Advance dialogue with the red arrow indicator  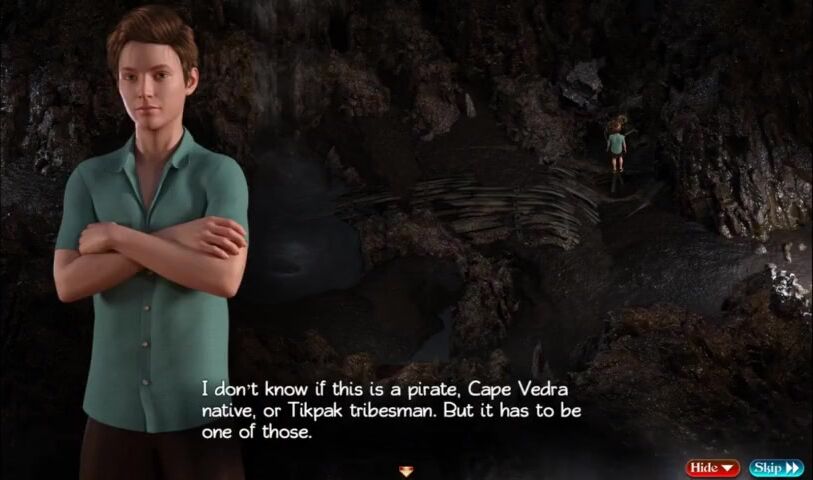coord(405,470)
